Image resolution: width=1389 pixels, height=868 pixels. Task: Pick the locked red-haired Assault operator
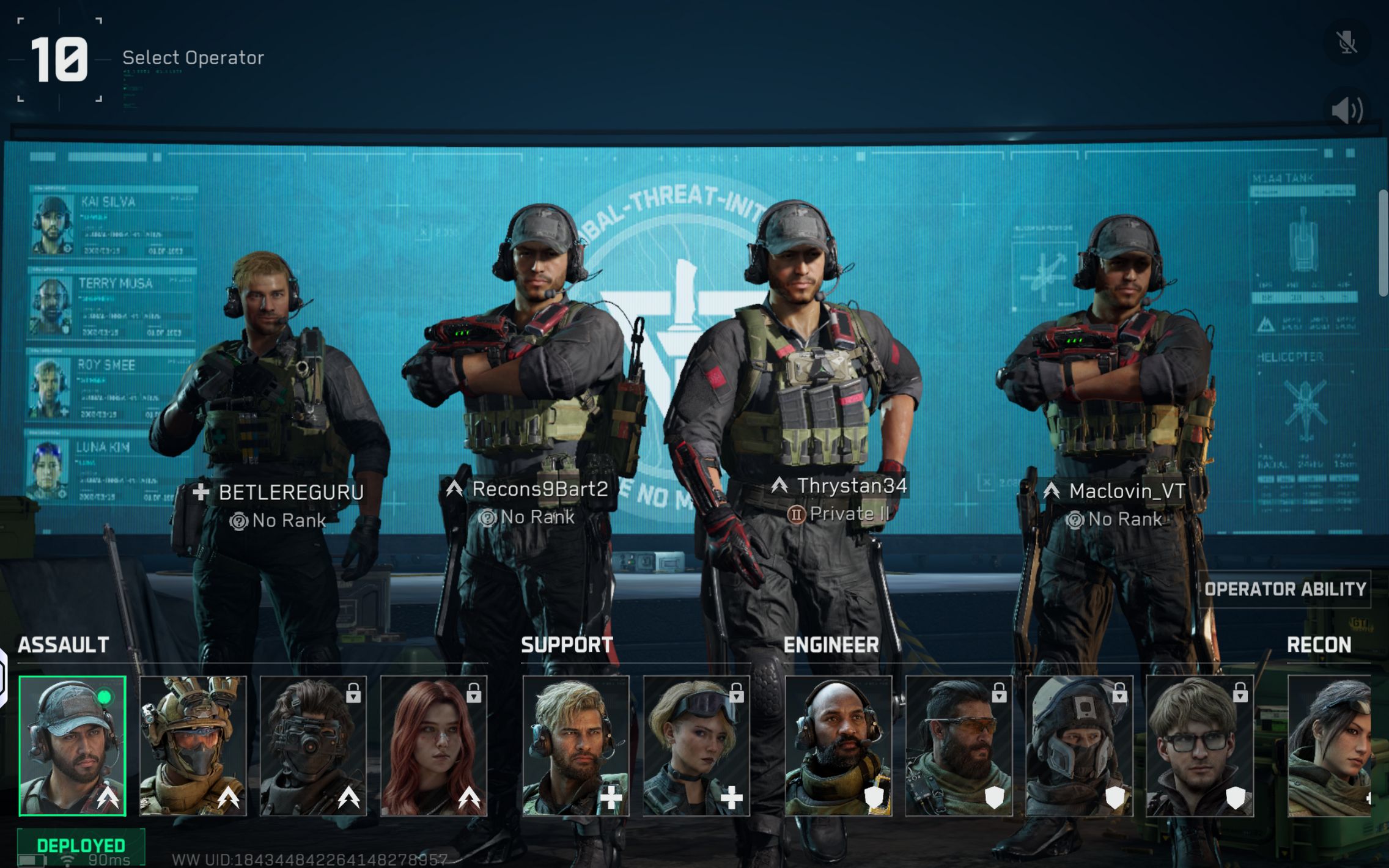tap(433, 746)
